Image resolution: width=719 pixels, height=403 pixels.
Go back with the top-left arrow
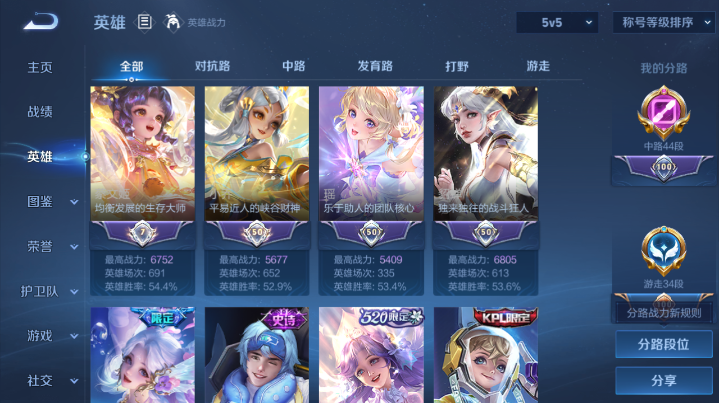(41, 21)
